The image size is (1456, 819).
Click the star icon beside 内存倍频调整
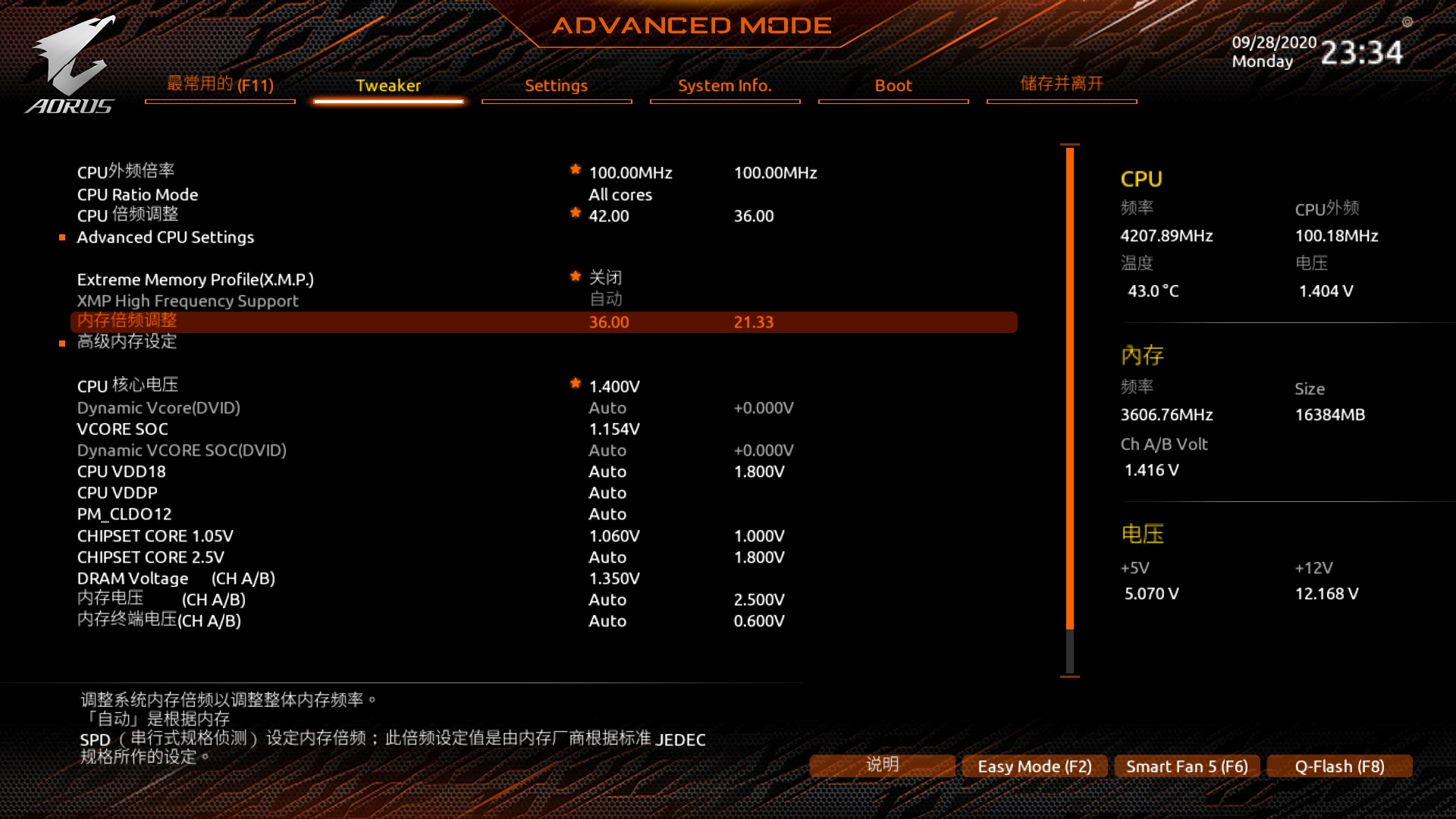coord(576,322)
